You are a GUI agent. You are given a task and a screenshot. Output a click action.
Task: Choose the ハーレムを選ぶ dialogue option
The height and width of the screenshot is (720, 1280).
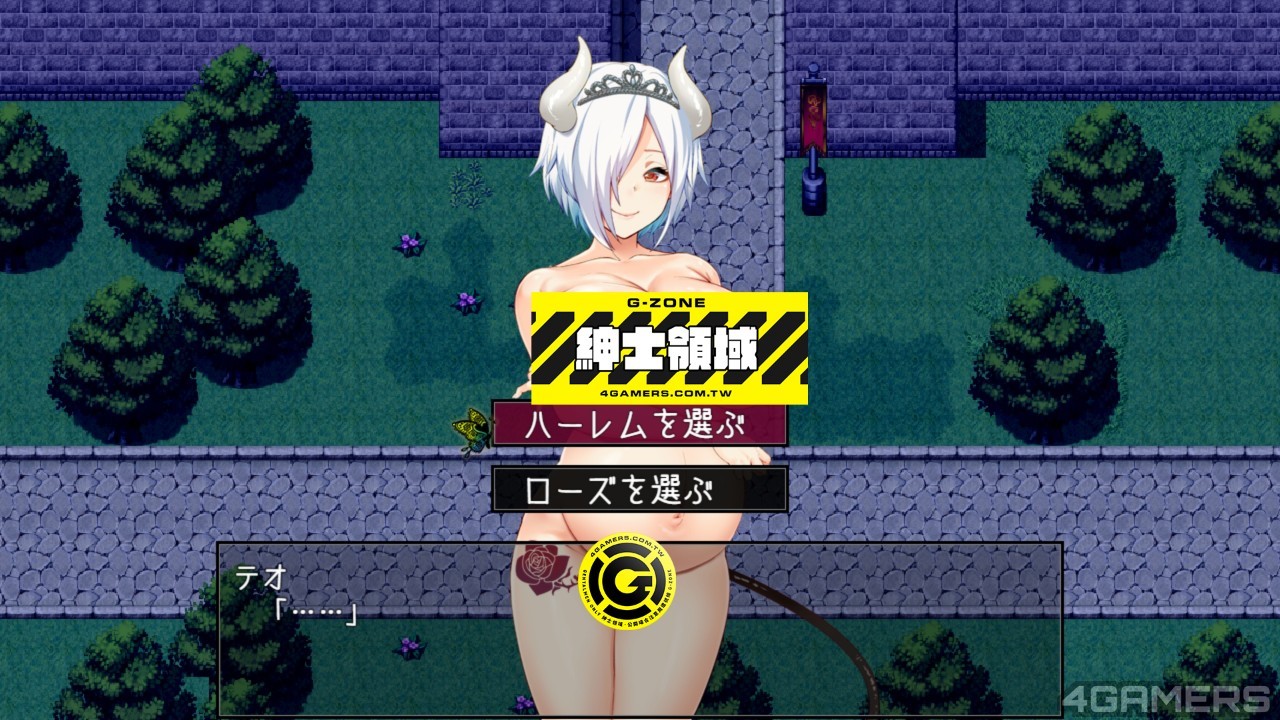[x=639, y=424]
